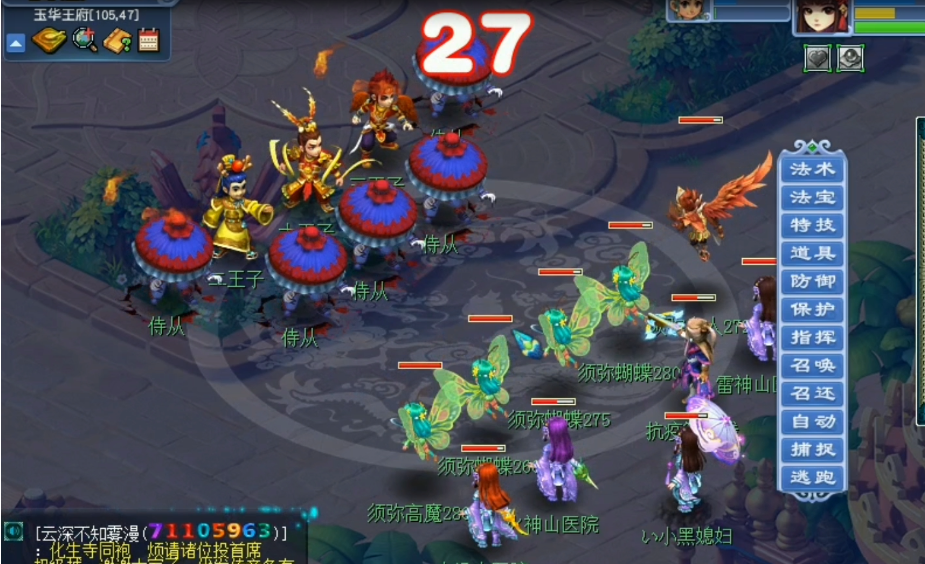This screenshot has width=925, height=564.
Task: Select the 召唤 (Summon) command
Action: pos(812,365)
